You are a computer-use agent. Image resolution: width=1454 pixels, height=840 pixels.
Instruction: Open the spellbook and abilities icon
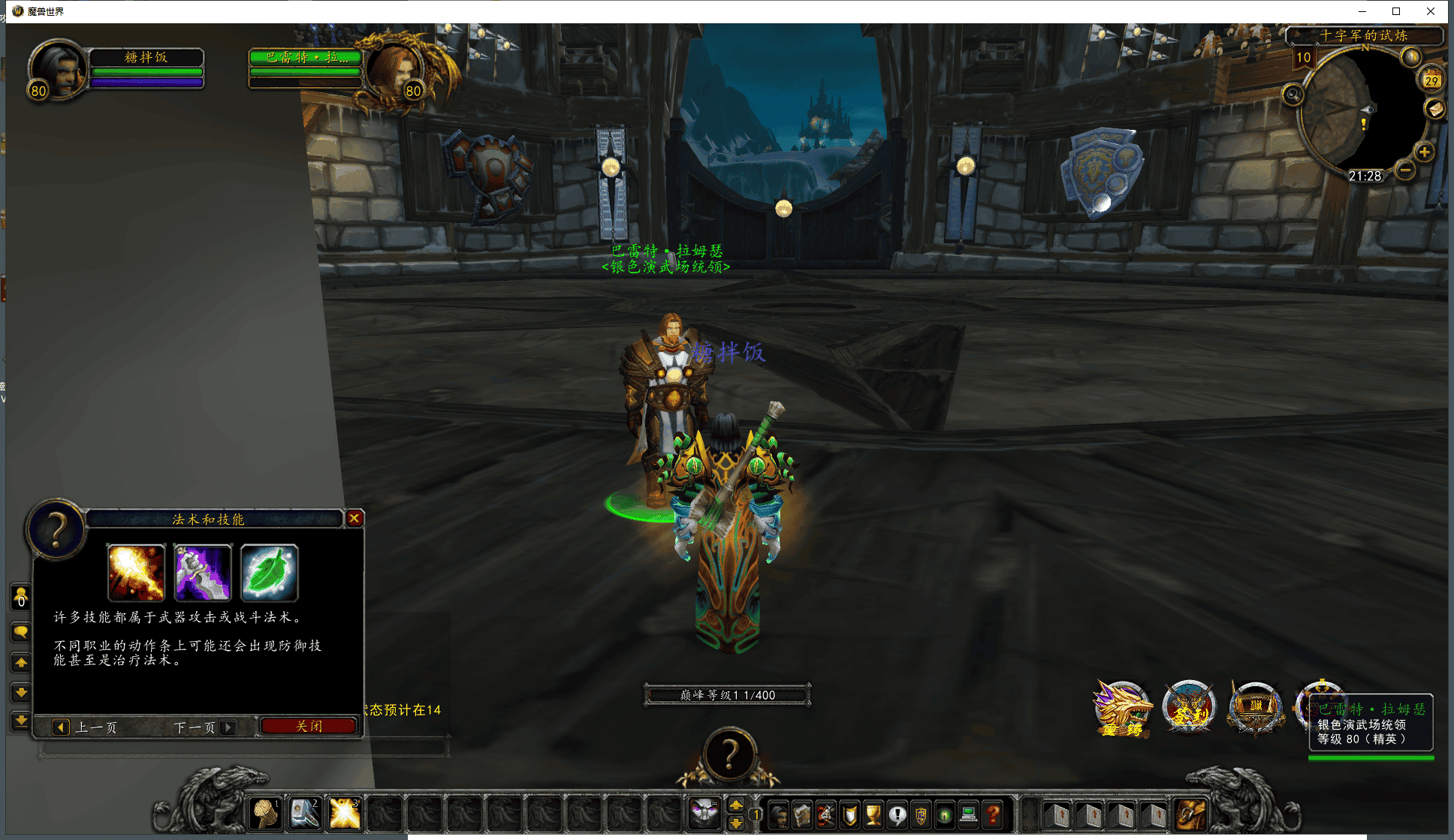[802, 814]
